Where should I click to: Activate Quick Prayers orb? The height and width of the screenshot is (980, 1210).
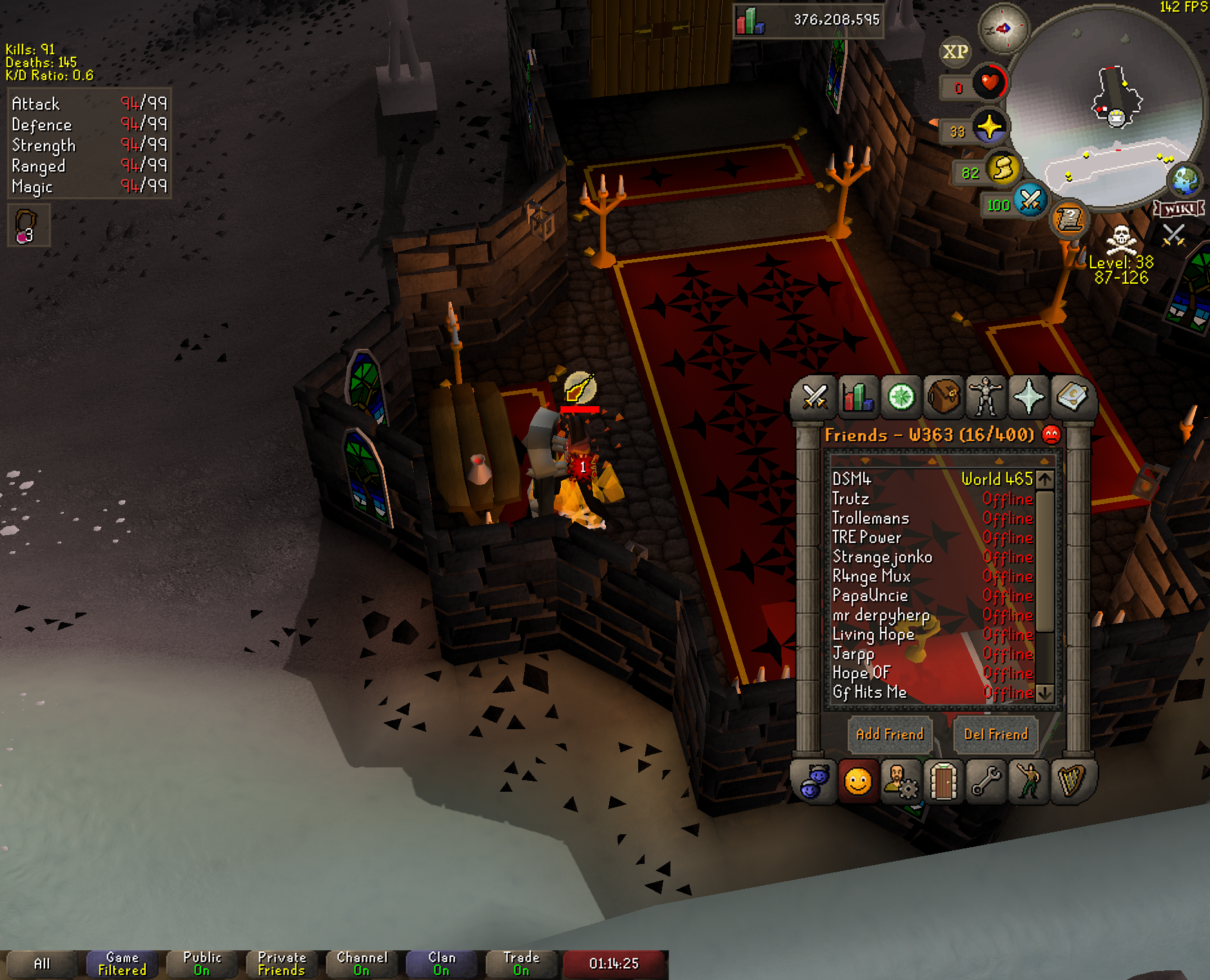click(x=989, y=127)
